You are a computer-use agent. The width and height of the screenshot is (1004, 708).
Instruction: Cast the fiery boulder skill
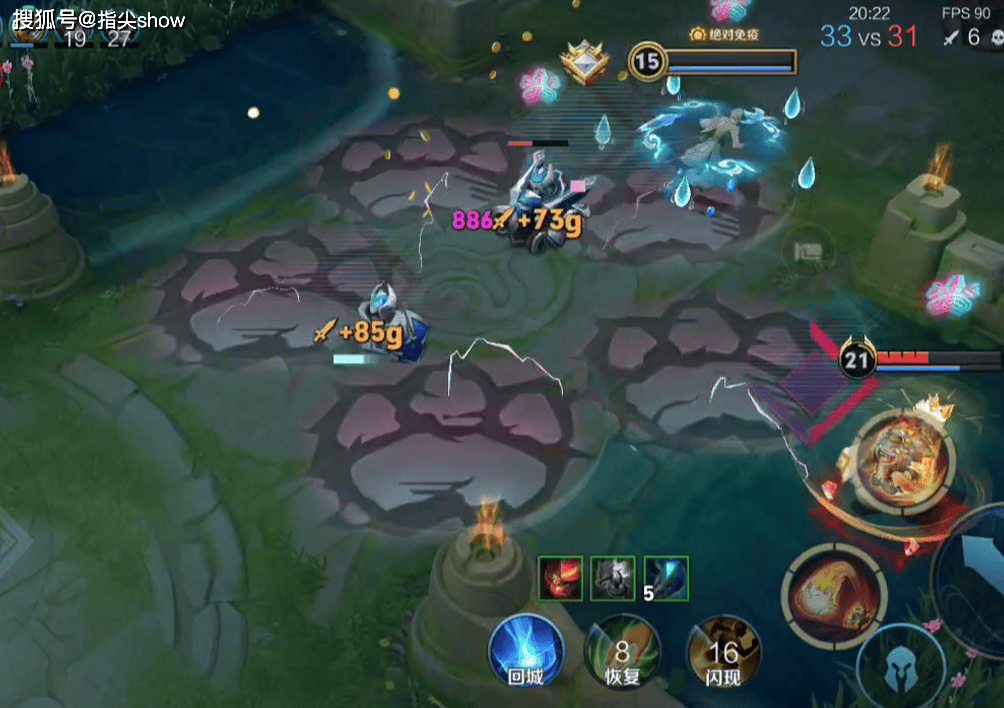[832, 594]
